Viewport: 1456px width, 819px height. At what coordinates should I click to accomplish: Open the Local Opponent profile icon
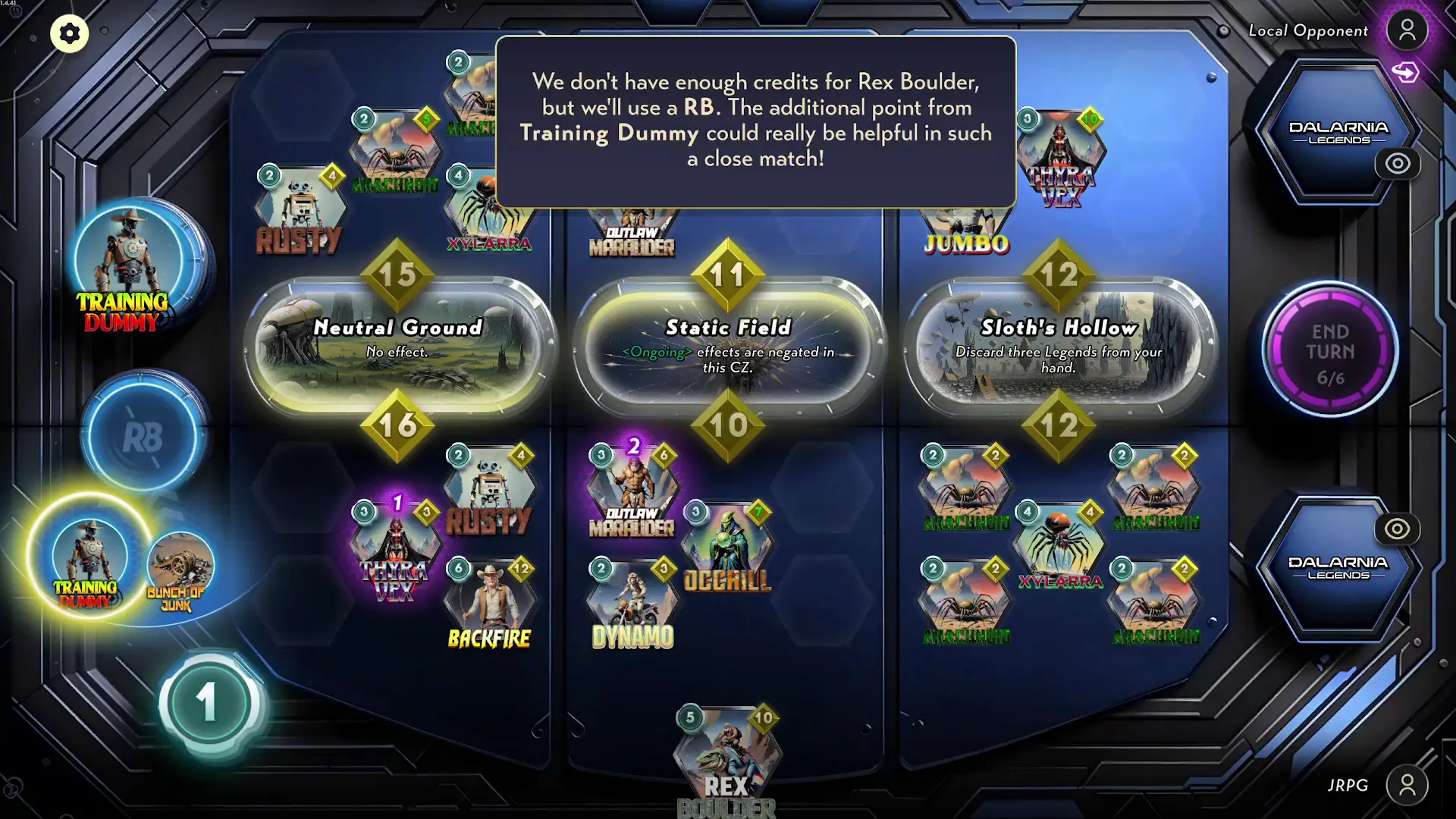tap(1407, 29)
